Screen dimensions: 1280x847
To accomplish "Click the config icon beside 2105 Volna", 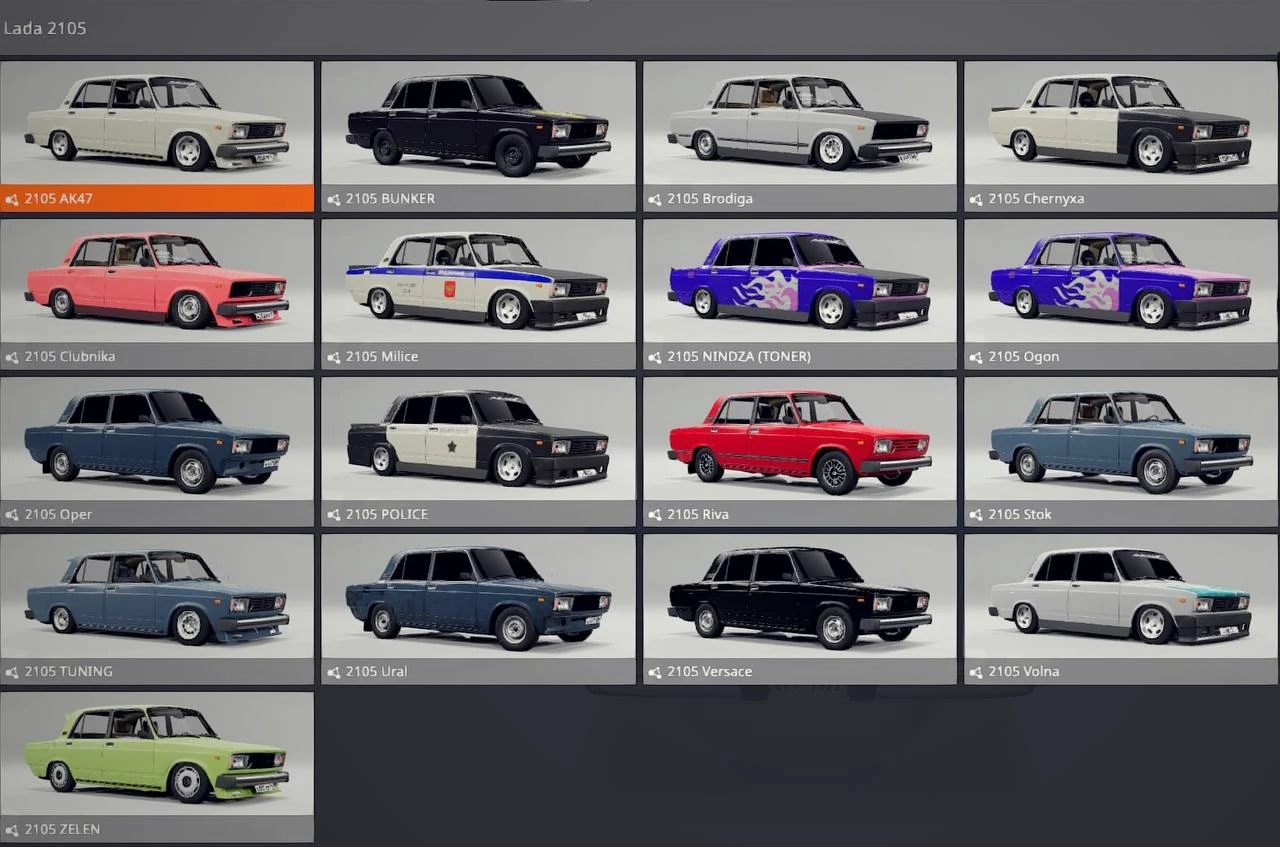I will (x=975, y=671).
